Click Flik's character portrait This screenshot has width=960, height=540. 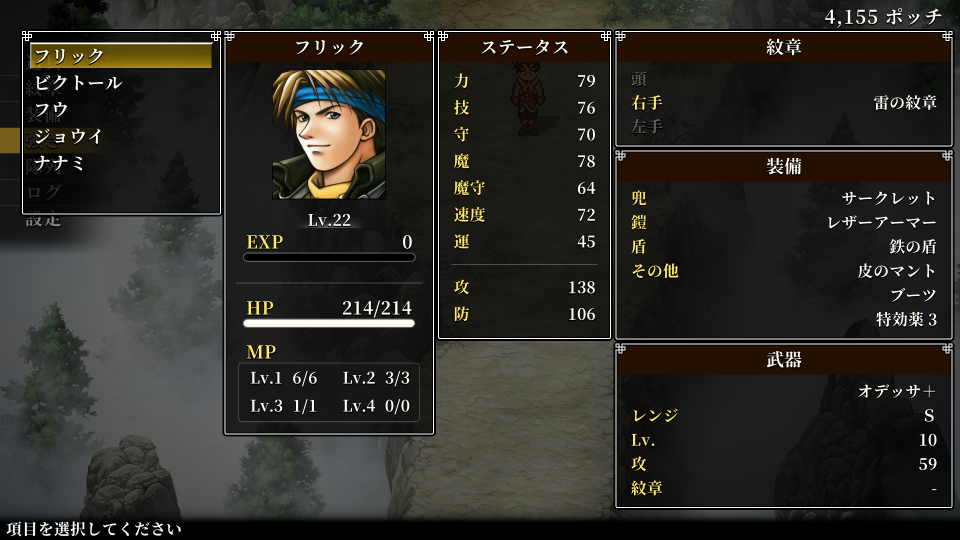329,134
